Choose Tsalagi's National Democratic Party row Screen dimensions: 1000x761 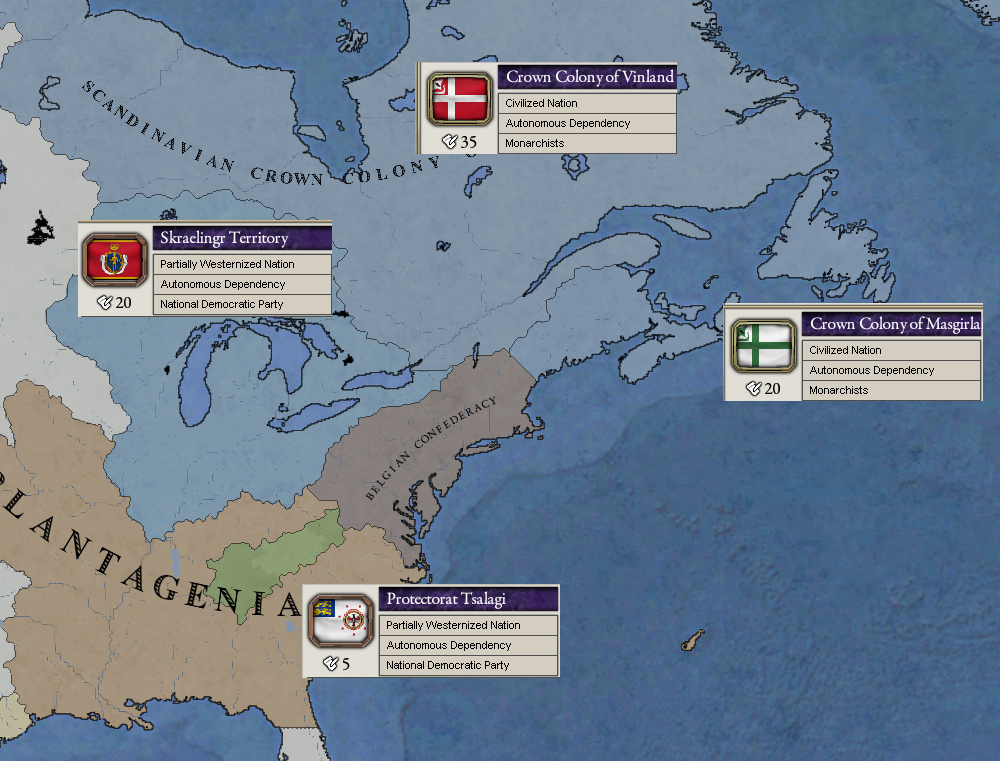pos(469,665)
